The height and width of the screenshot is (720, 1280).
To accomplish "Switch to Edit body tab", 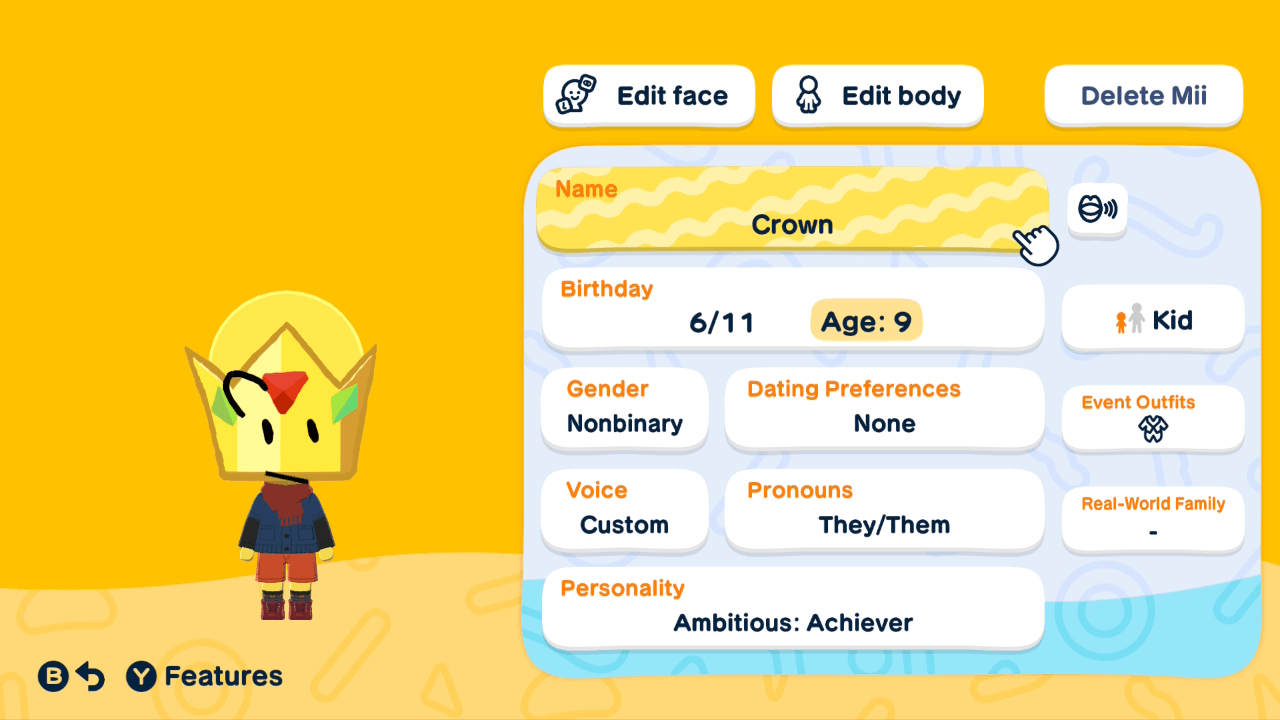I will point(877,95).
